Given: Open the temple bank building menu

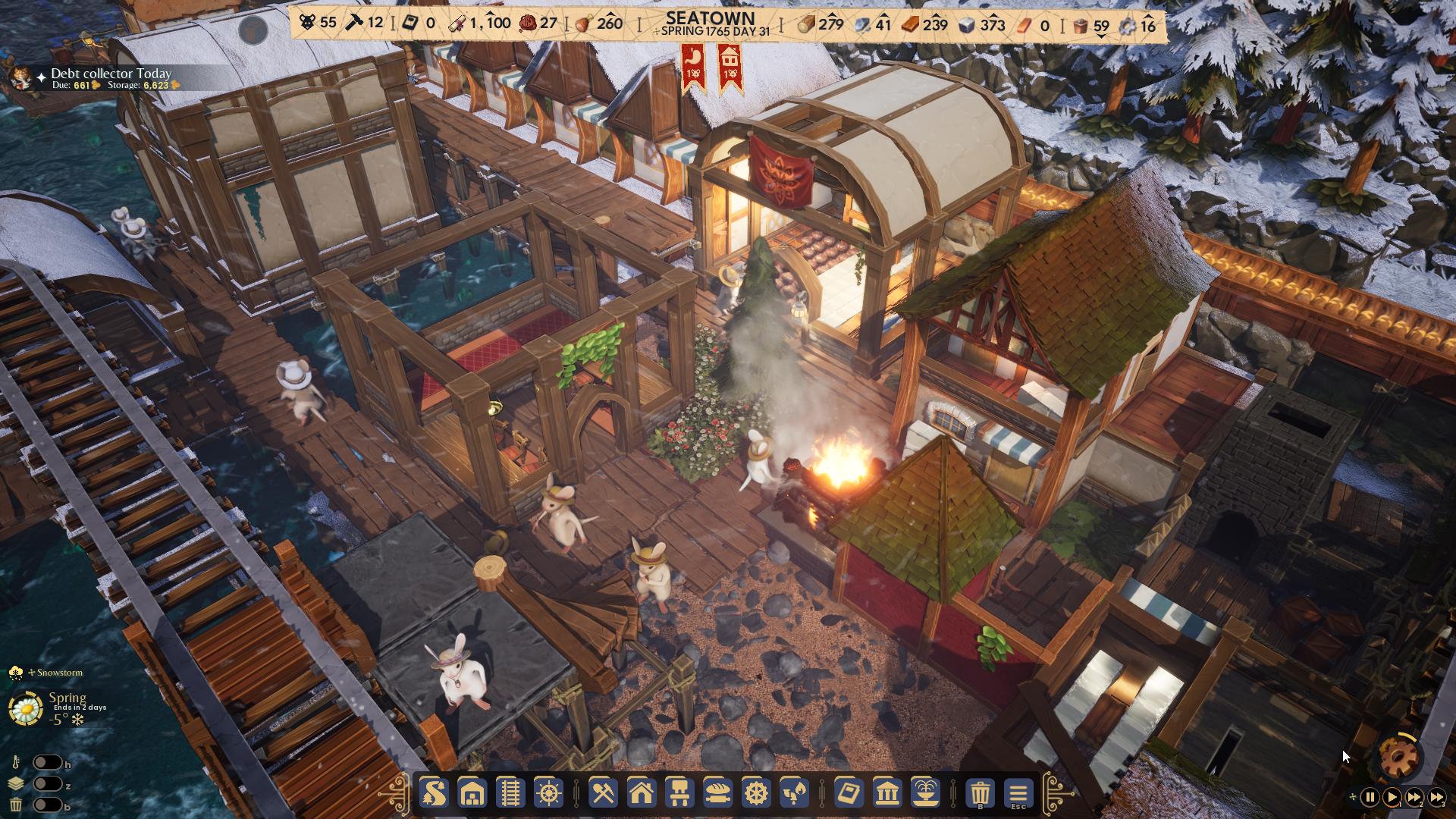Looking at the screenshot, I should 888,794.
